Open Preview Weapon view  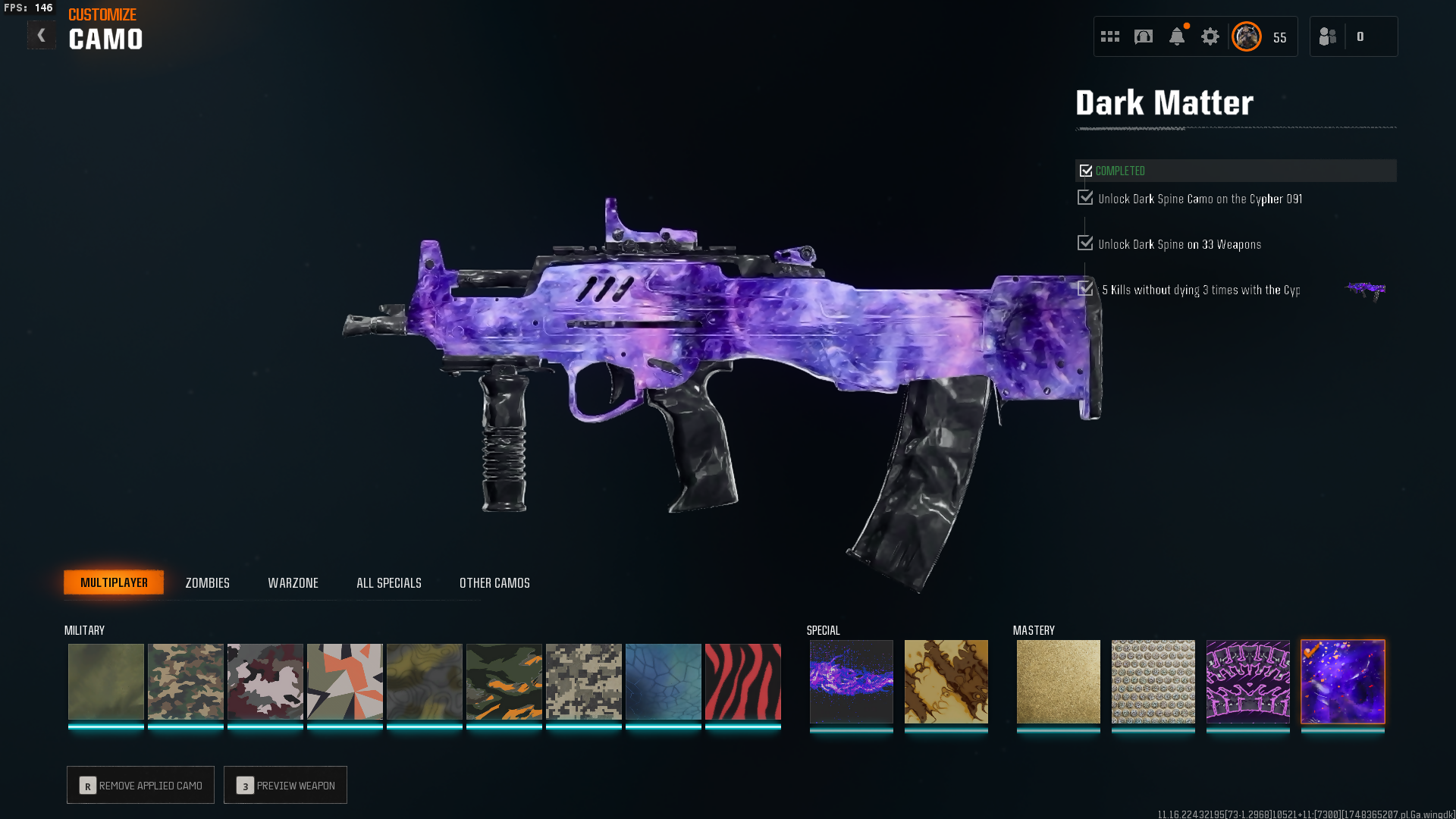285,785
